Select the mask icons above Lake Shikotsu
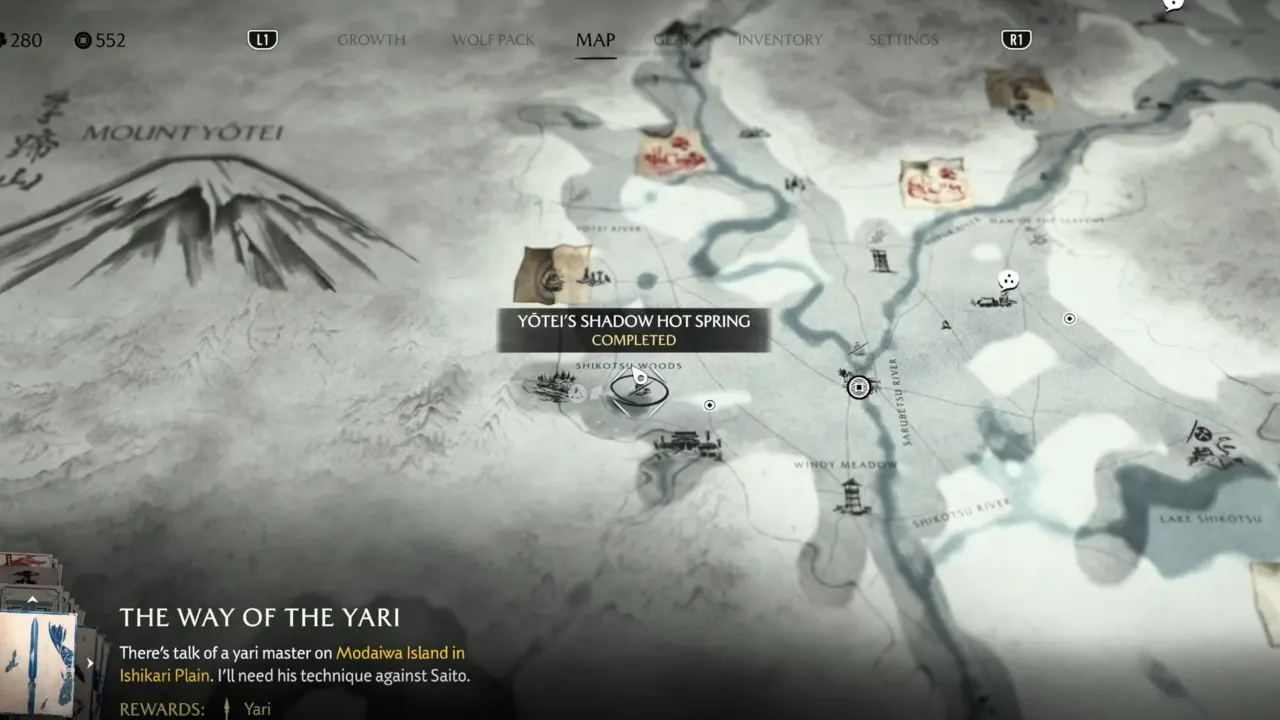Viewport: 1280px width, 720px height. click(1214, 446)
